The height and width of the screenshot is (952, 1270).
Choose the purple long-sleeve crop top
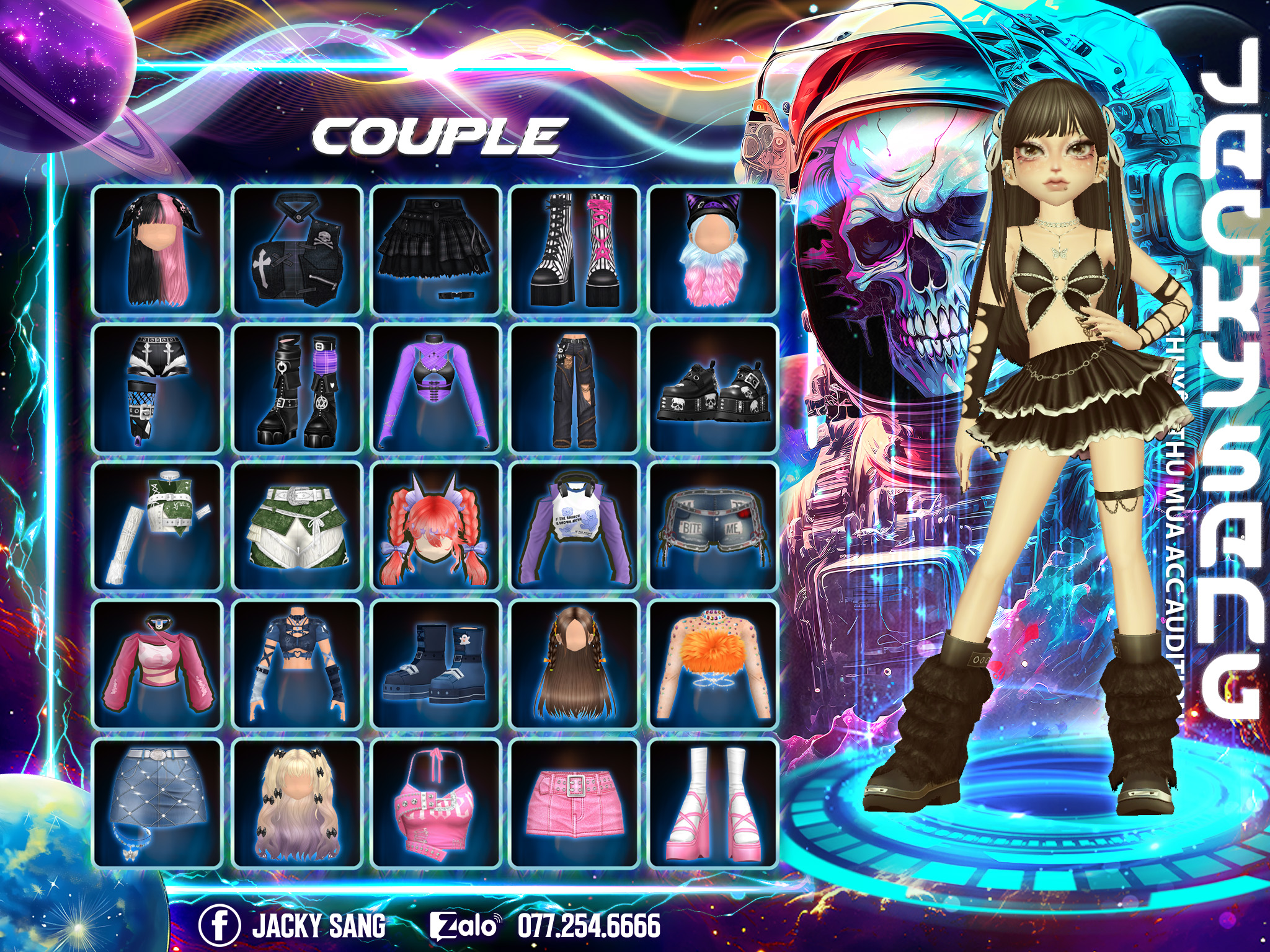pyautogui.click(x=435, y=388)
